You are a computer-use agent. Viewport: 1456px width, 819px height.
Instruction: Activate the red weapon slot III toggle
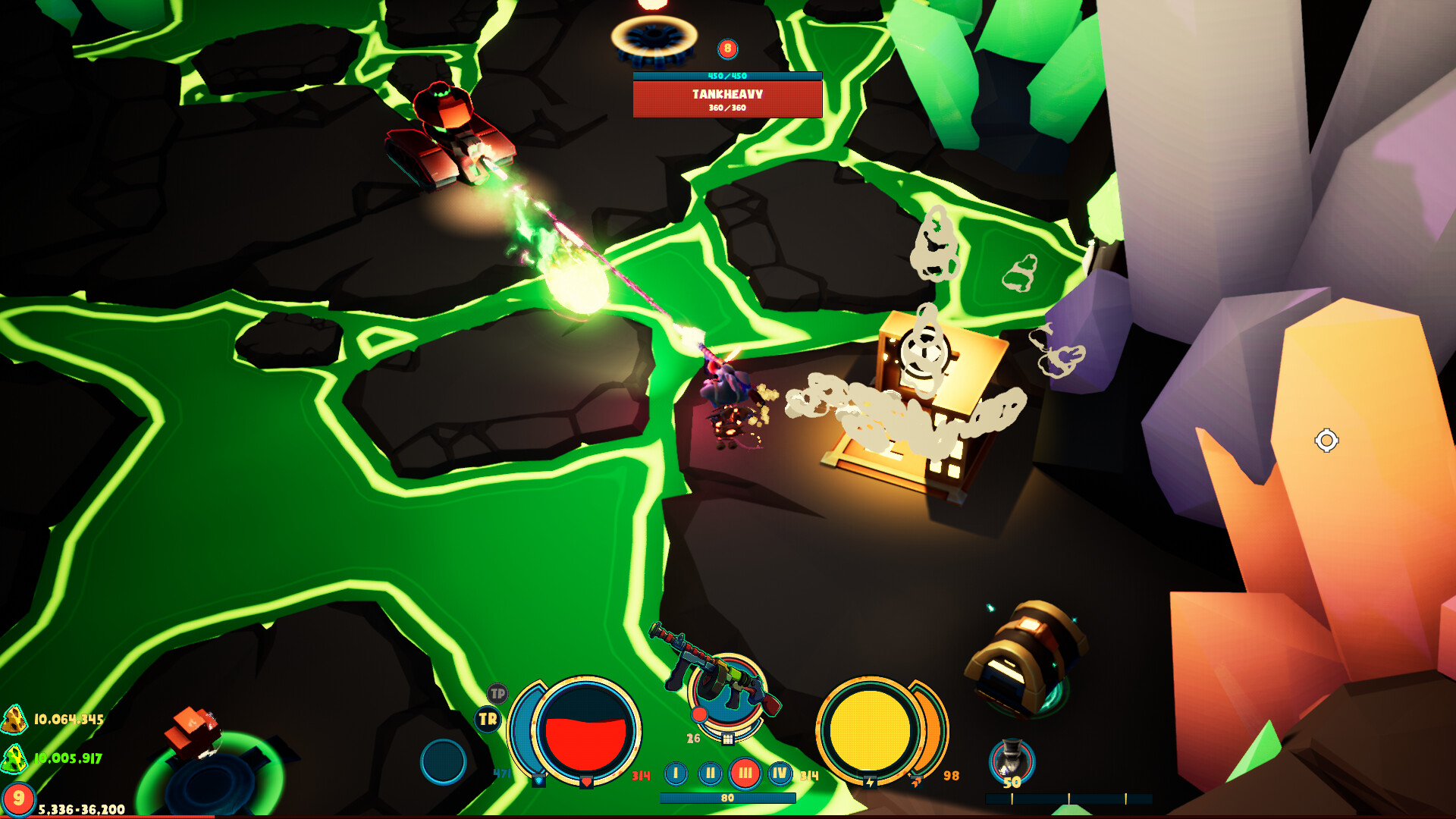746,772
